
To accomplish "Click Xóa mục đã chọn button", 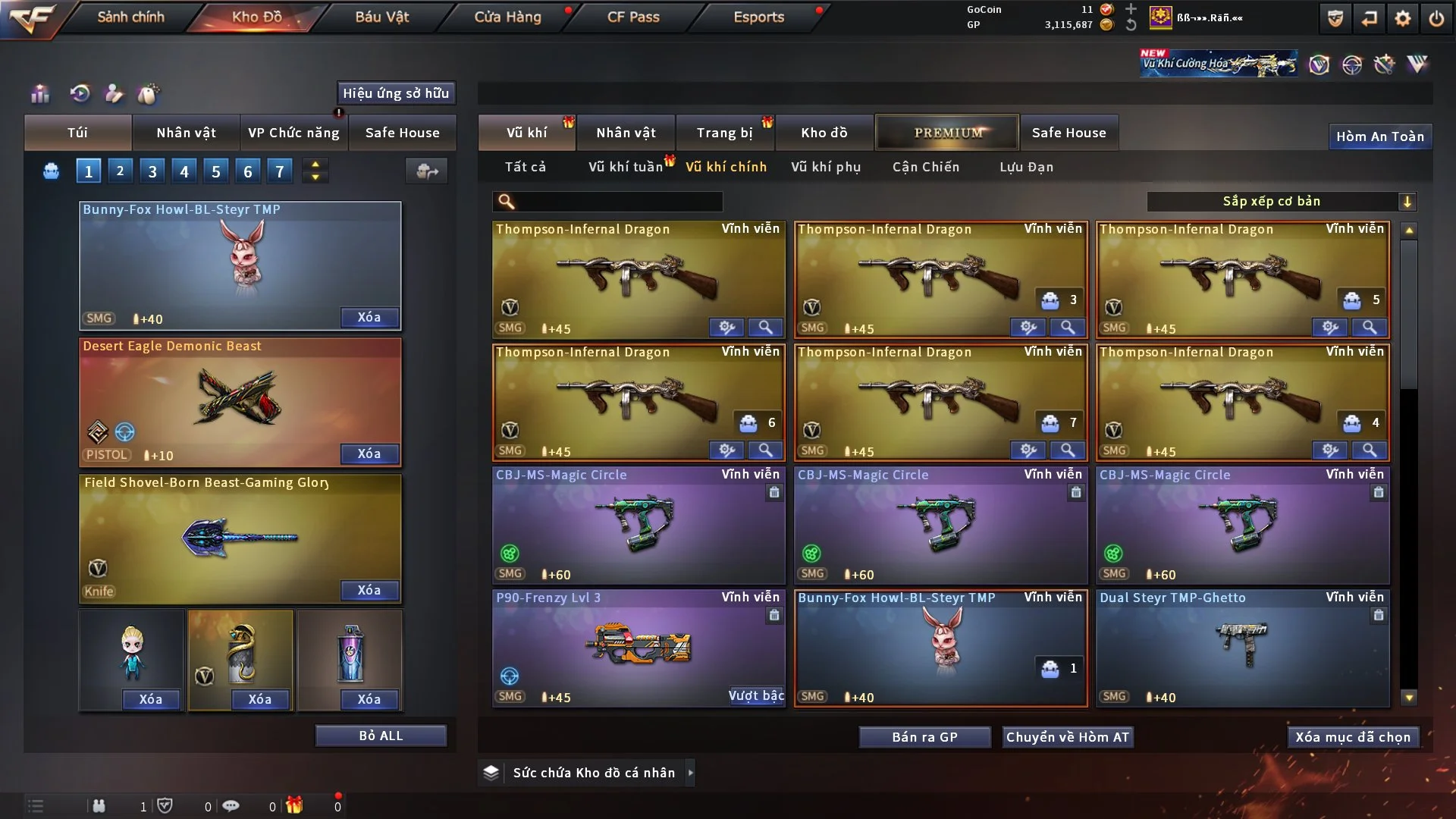I will pyautogui.click(x=1353, y=737).
